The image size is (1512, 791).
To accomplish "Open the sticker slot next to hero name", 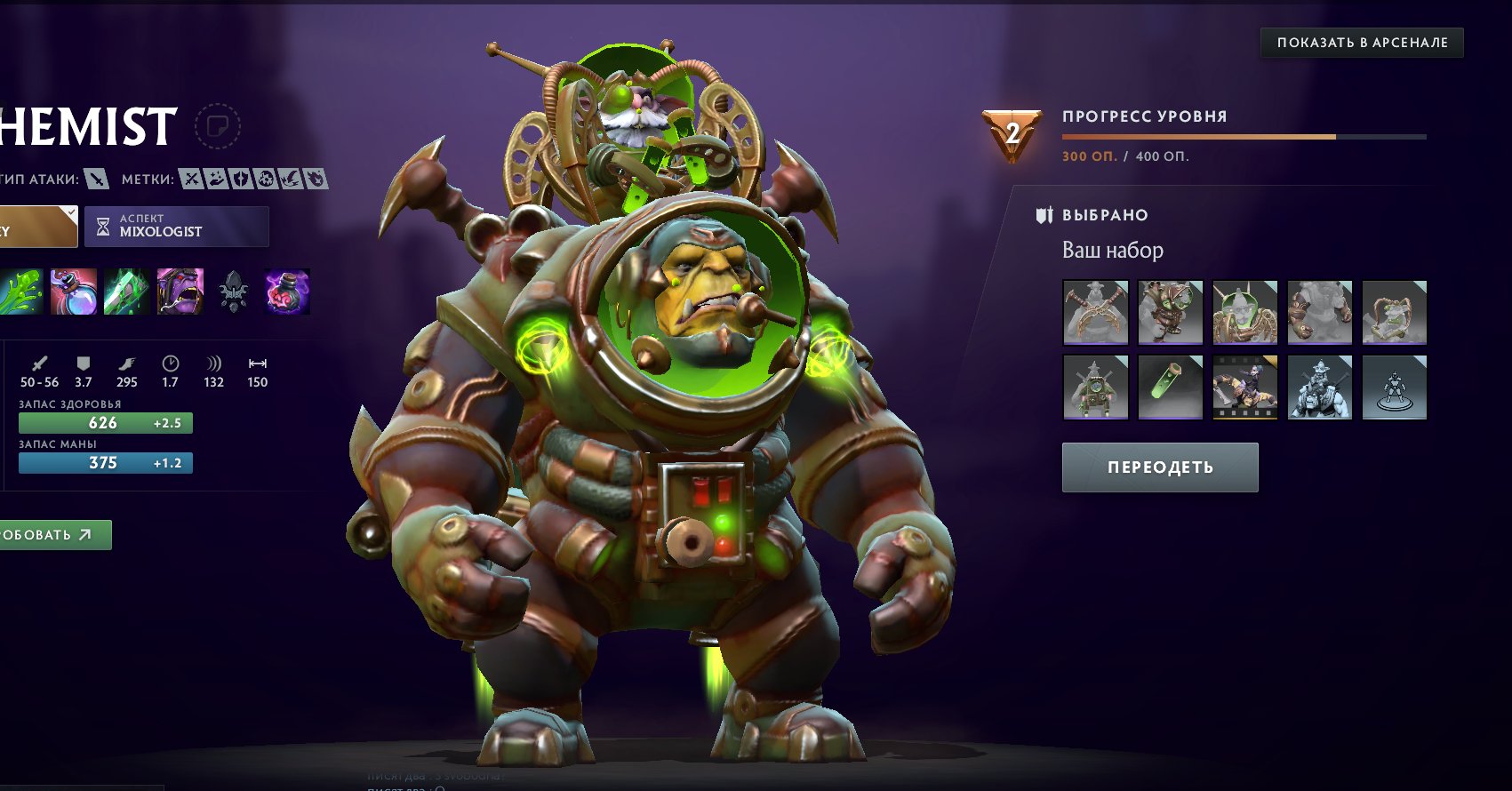I will (217, 126).
